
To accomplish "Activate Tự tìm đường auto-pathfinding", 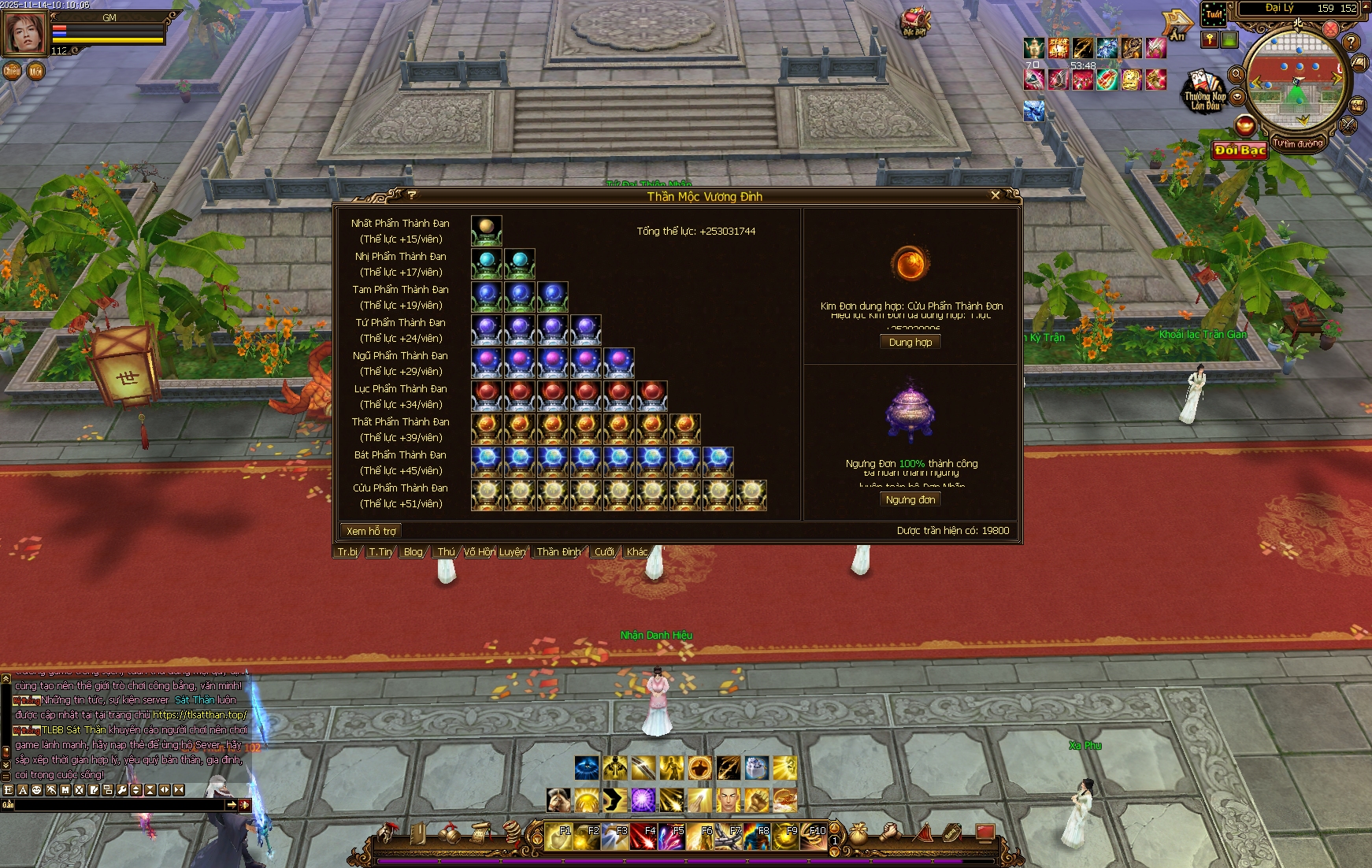I will (x=1298, y=144).
